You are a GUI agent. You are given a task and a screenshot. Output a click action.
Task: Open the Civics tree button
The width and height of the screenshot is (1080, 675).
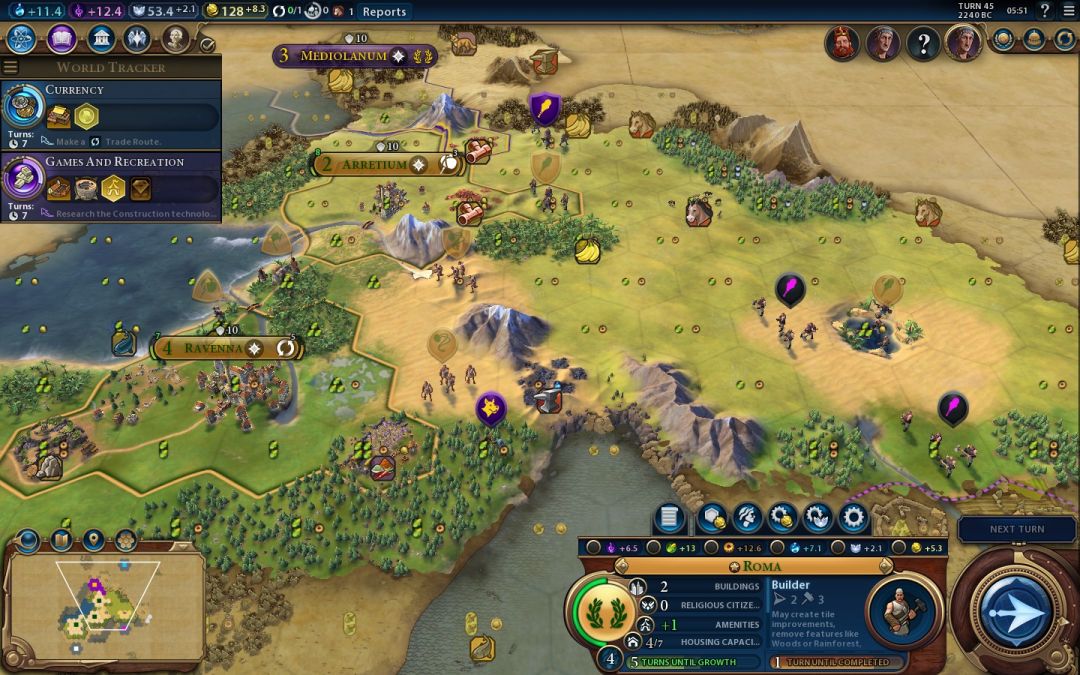click(x=61, y=40)
